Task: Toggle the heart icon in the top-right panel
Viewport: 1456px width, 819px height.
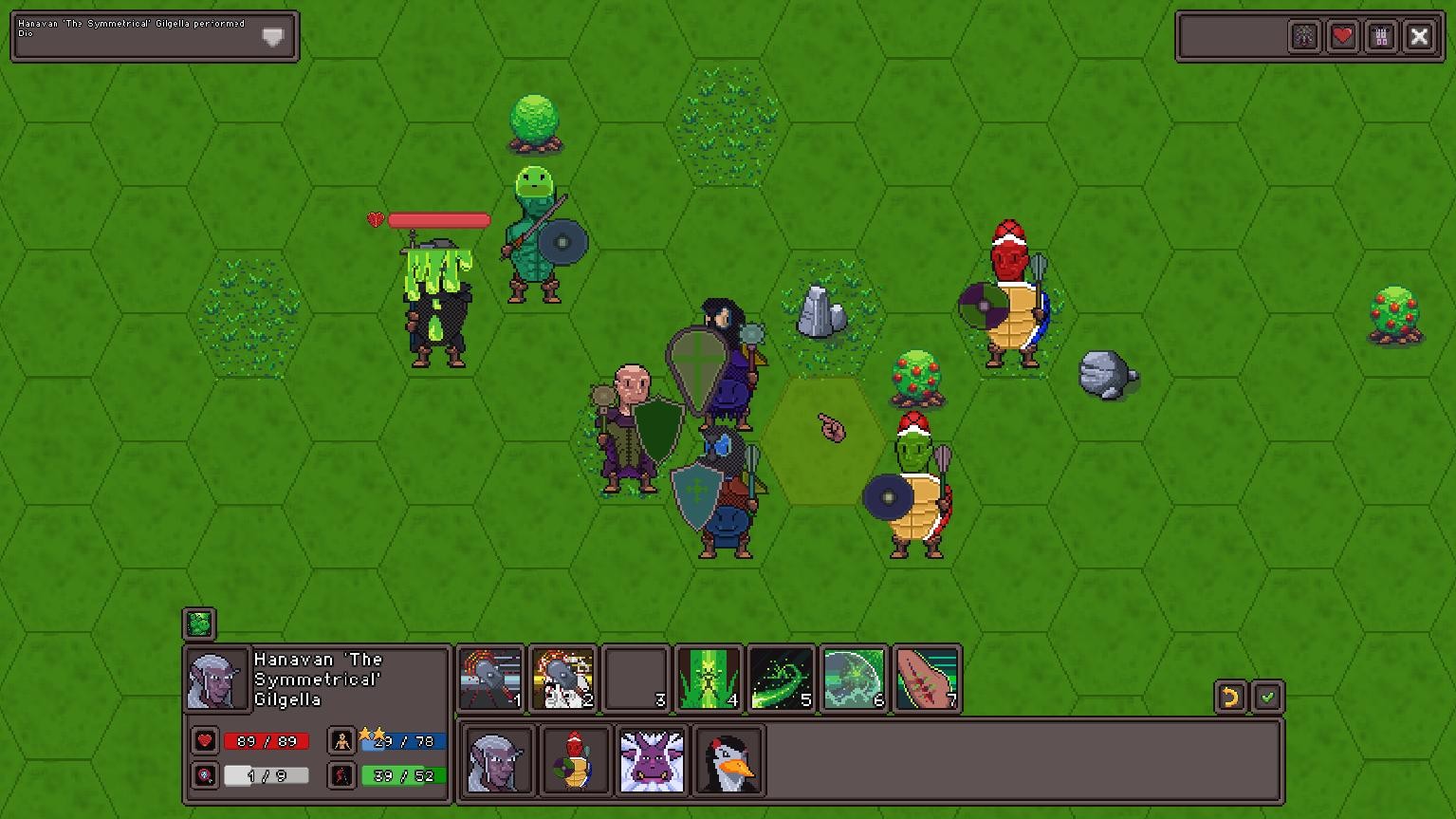Action: [1342, 35]
